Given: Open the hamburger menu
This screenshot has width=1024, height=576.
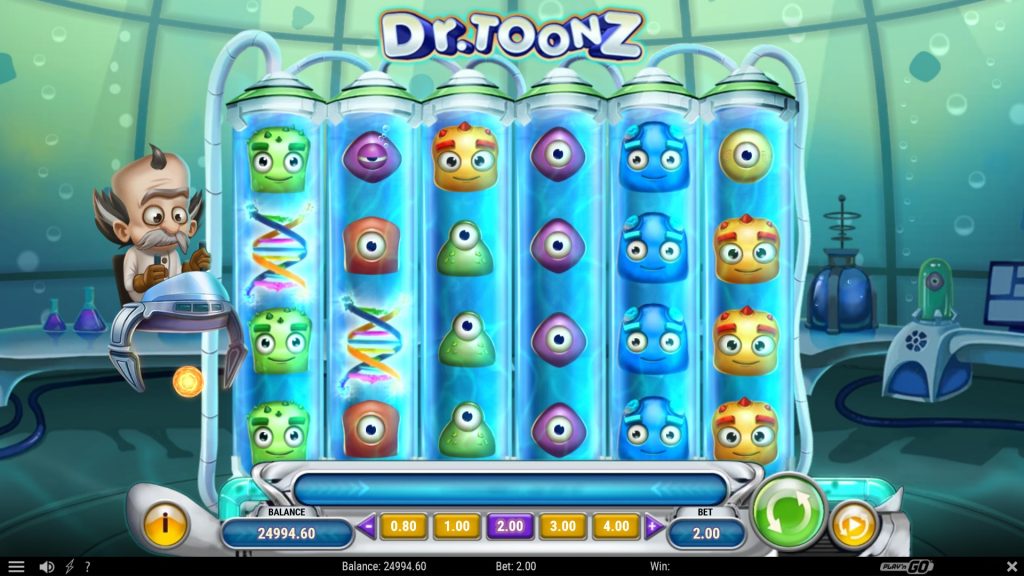Looking at the screenshot, I should (x=16, y=567).
